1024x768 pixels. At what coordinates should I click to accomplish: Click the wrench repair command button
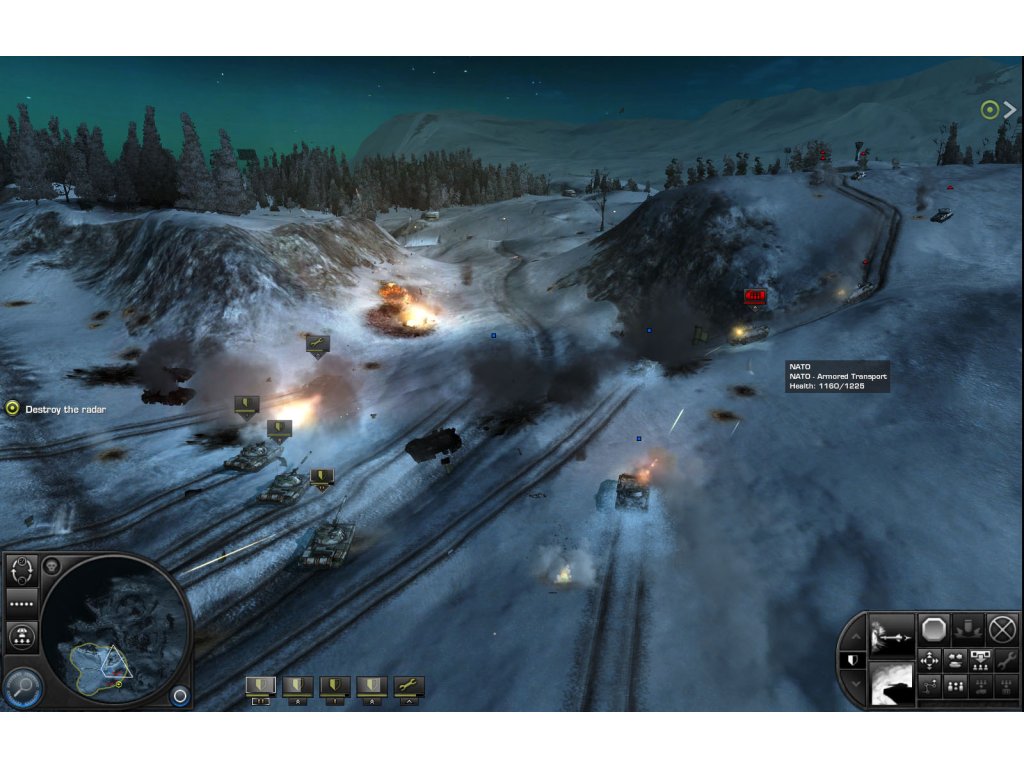pyautogui.click(x=1006, y=661)
